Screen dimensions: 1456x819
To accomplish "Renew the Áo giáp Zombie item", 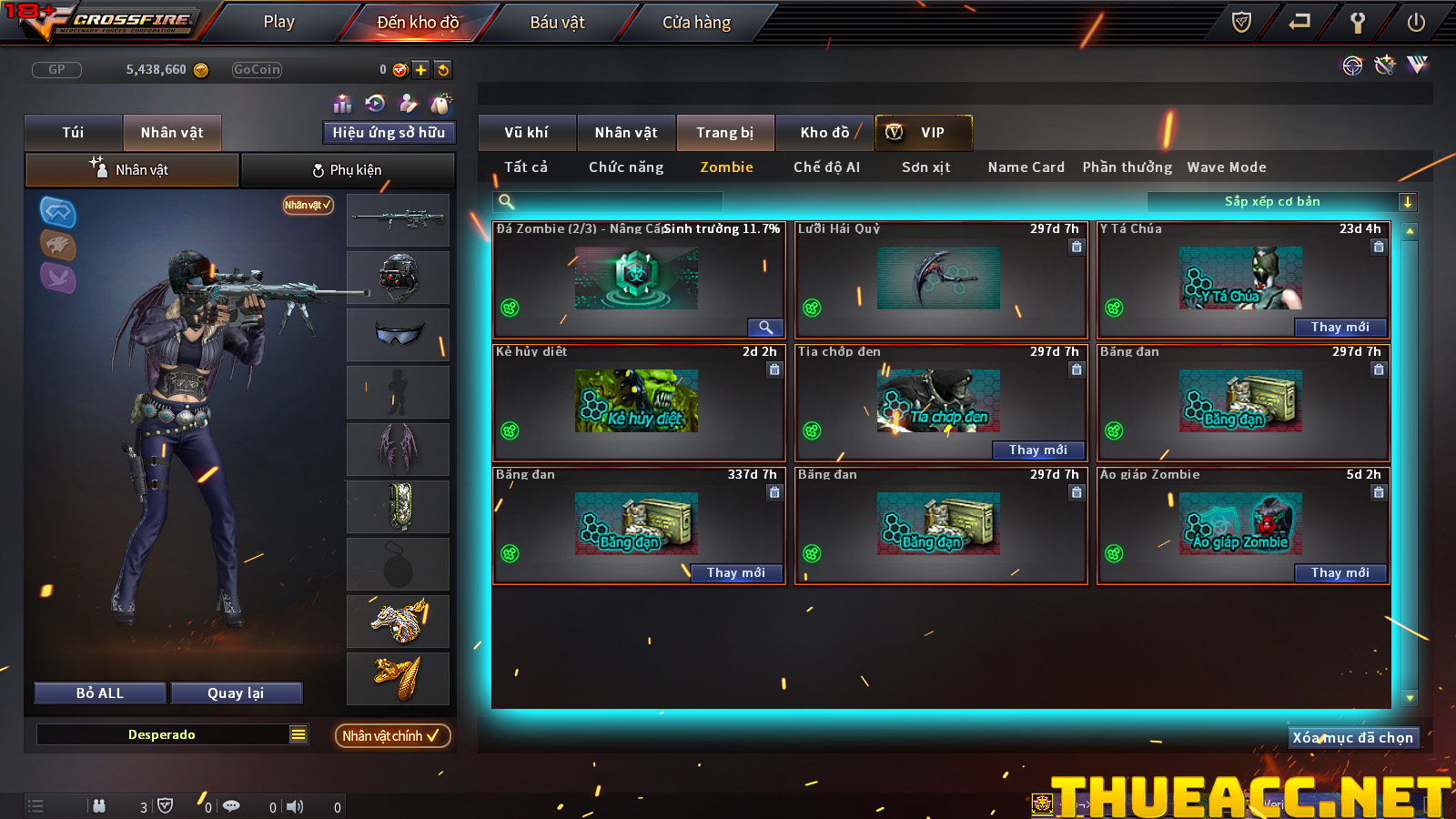I will click(1340, 573).
